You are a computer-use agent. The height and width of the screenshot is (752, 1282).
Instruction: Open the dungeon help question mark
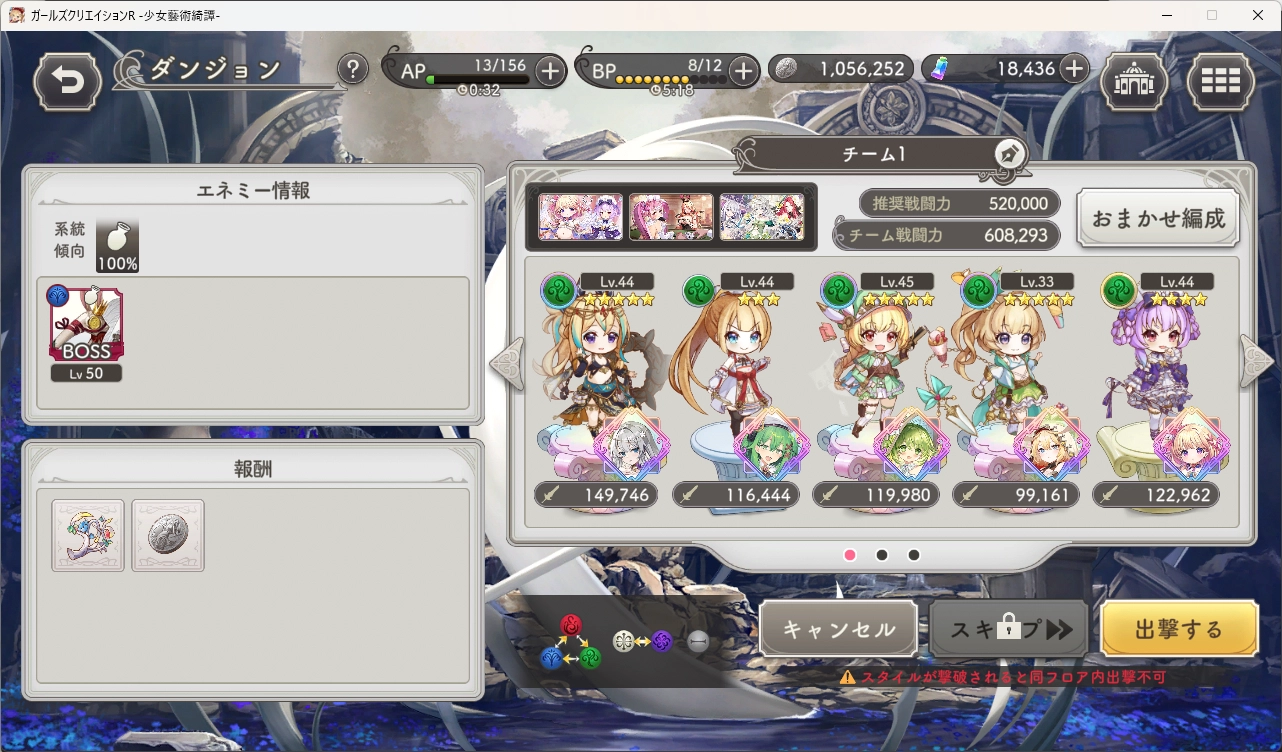pos(352,70)
